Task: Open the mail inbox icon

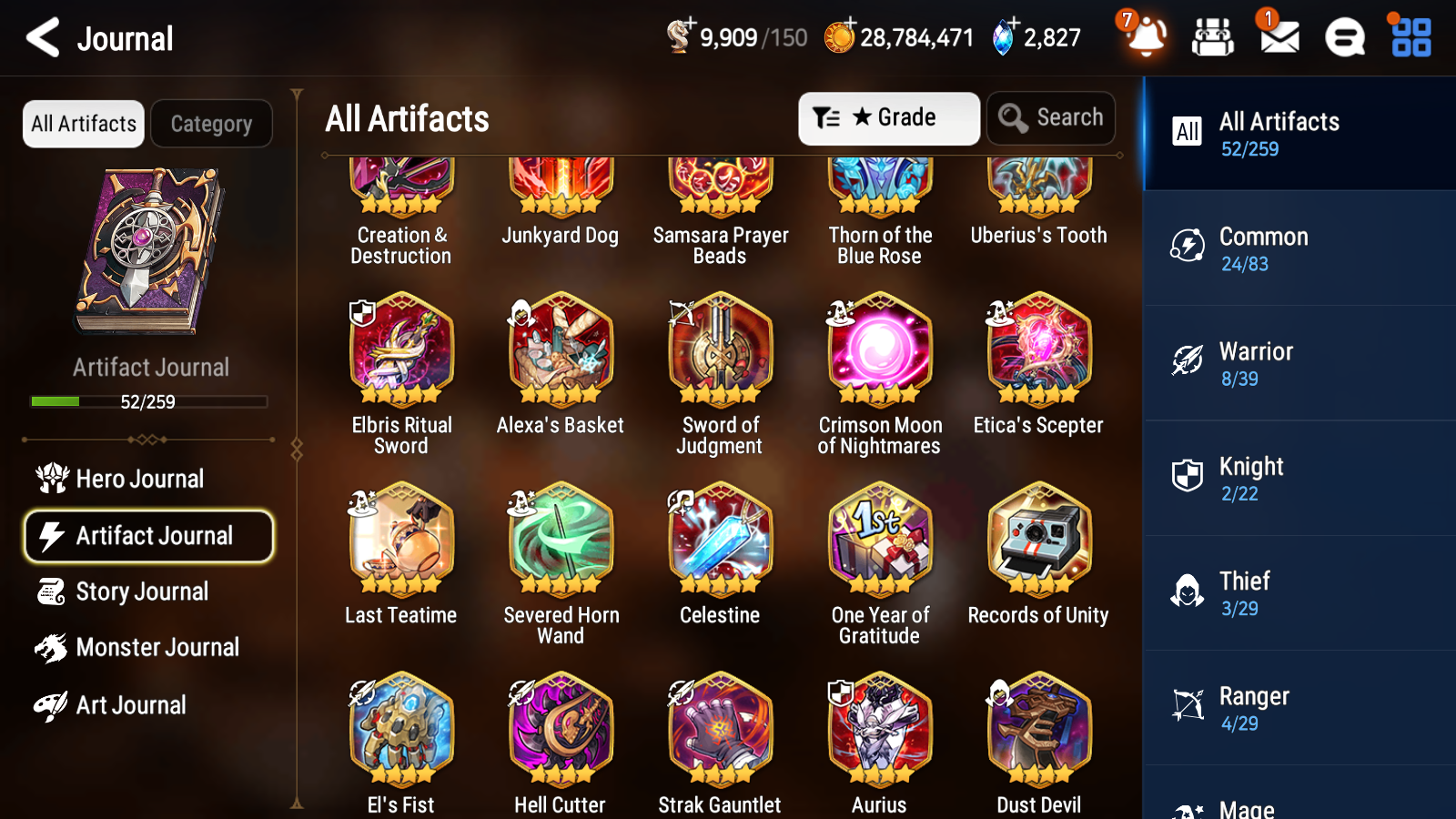Action: coord(1278,38)
